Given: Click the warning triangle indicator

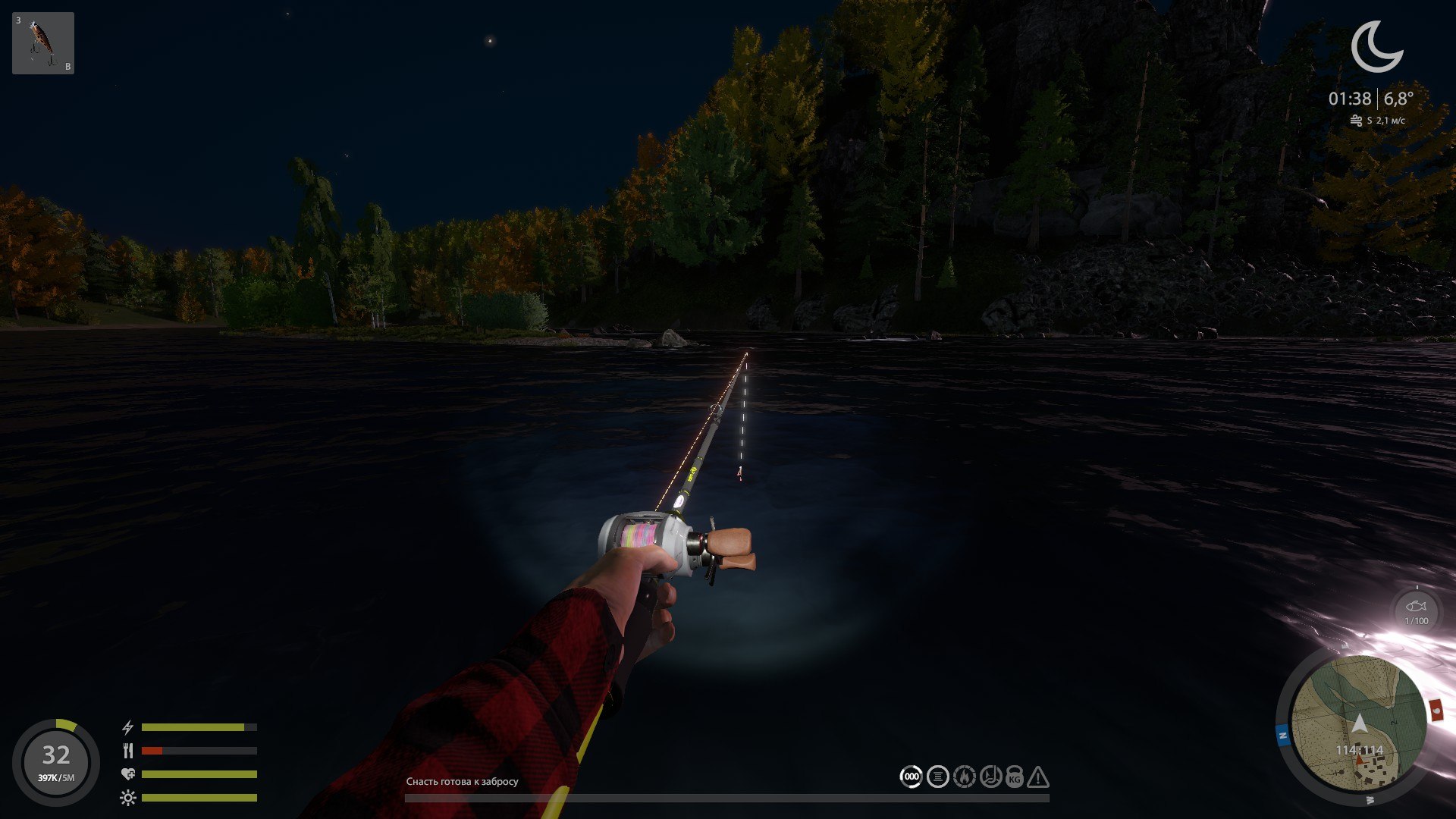Looking at the screenshot, I should (1037, 776).
